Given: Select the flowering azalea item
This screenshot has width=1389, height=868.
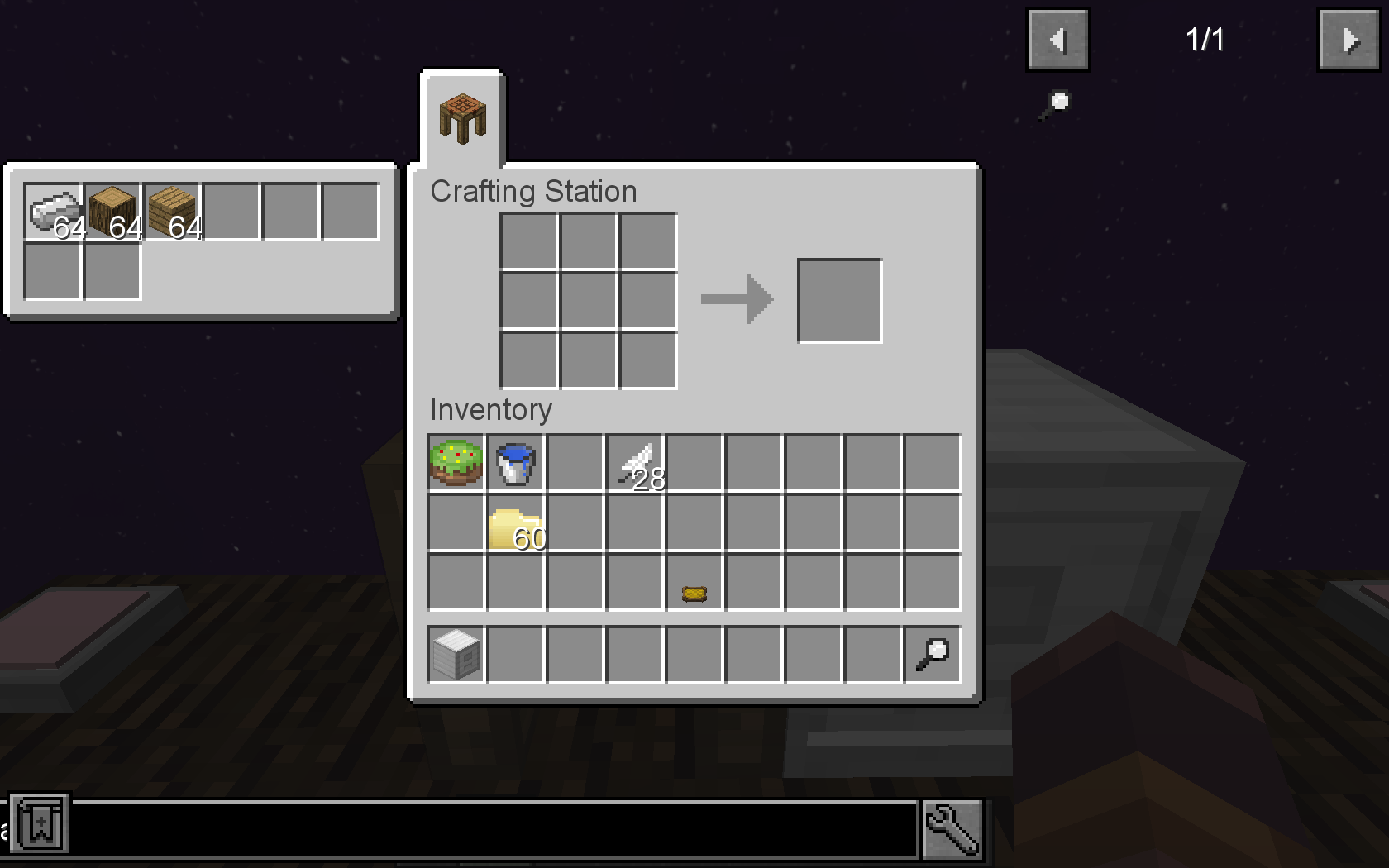Looking at the screenshot, I should [454, 463].
